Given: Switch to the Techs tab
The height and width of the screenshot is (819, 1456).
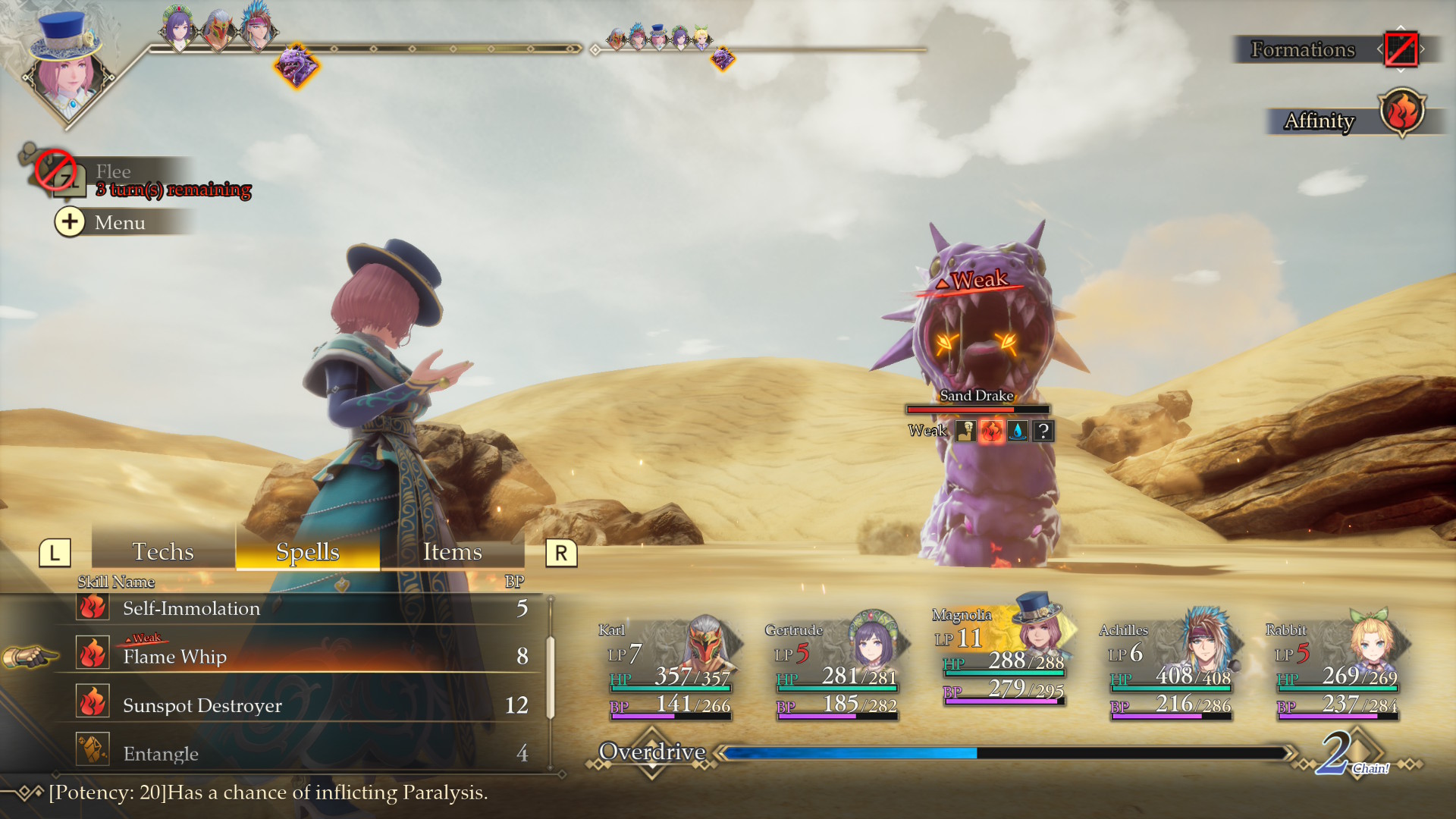Looking at the screenshot, I should tap(163, 551).
